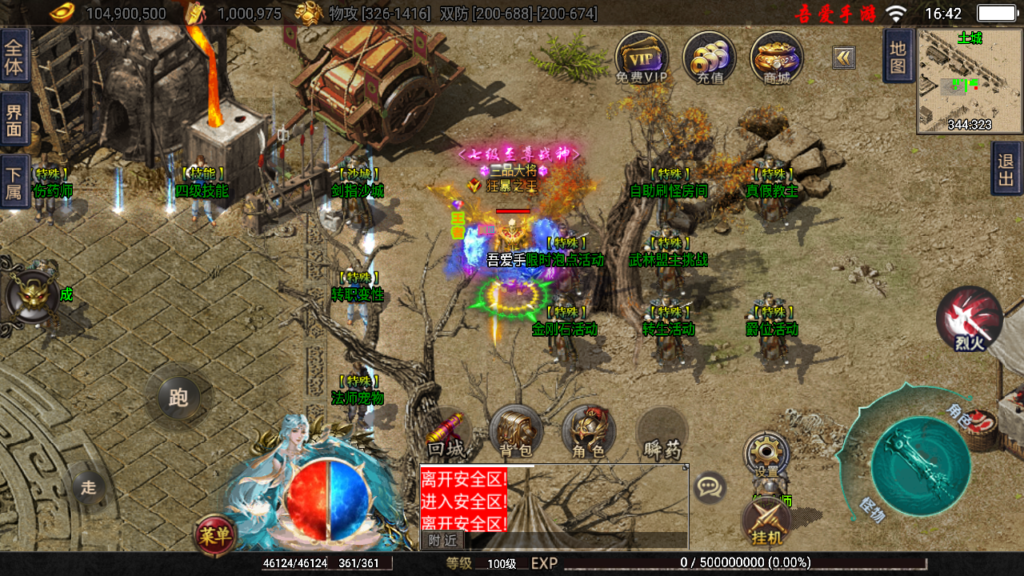Screen dimensions: 1024x576
Task: Open the 背包 backpack
Action: (x=516, y=432)
